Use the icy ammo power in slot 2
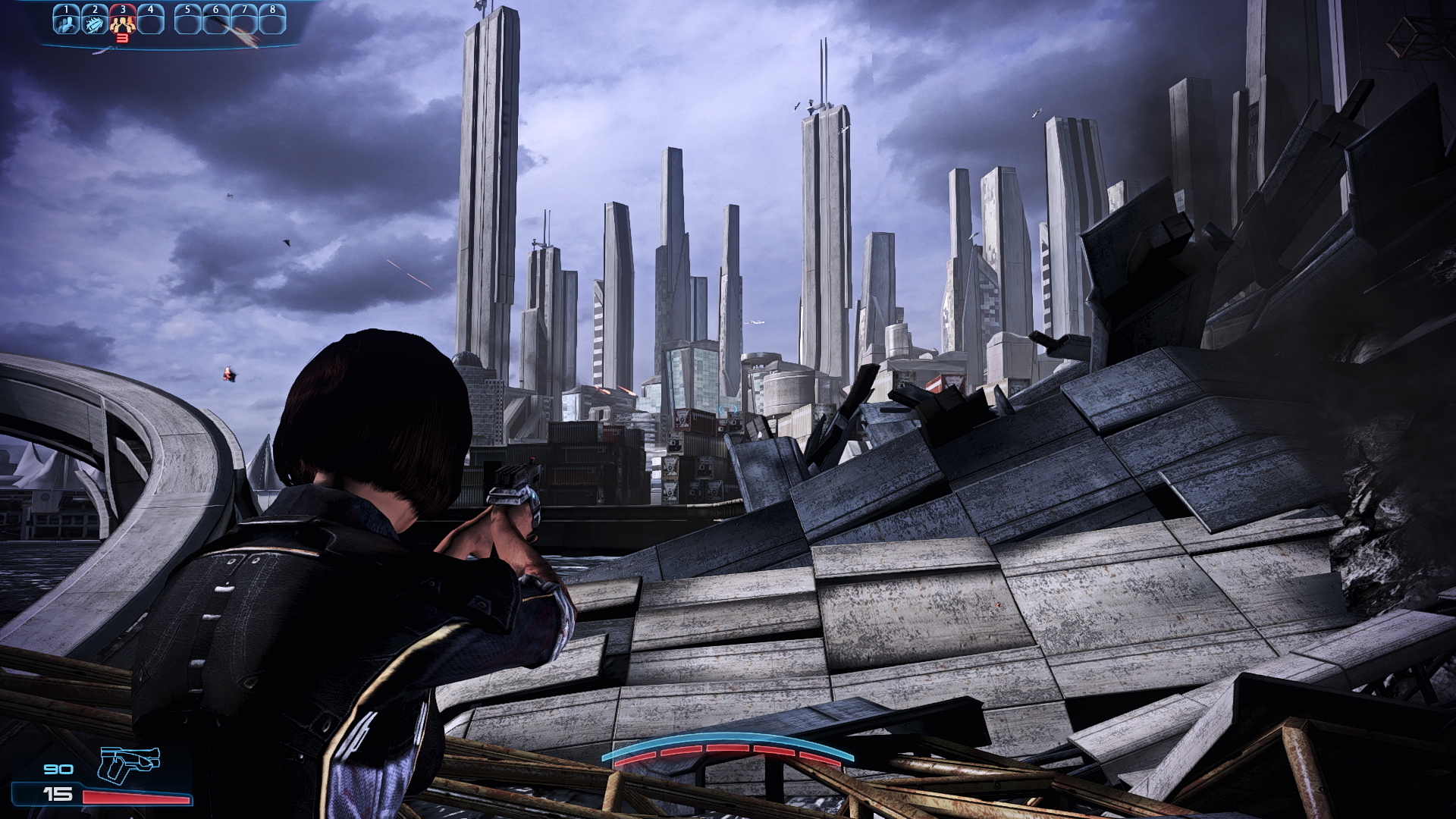 pyautogui.click(x=94, y=20)
